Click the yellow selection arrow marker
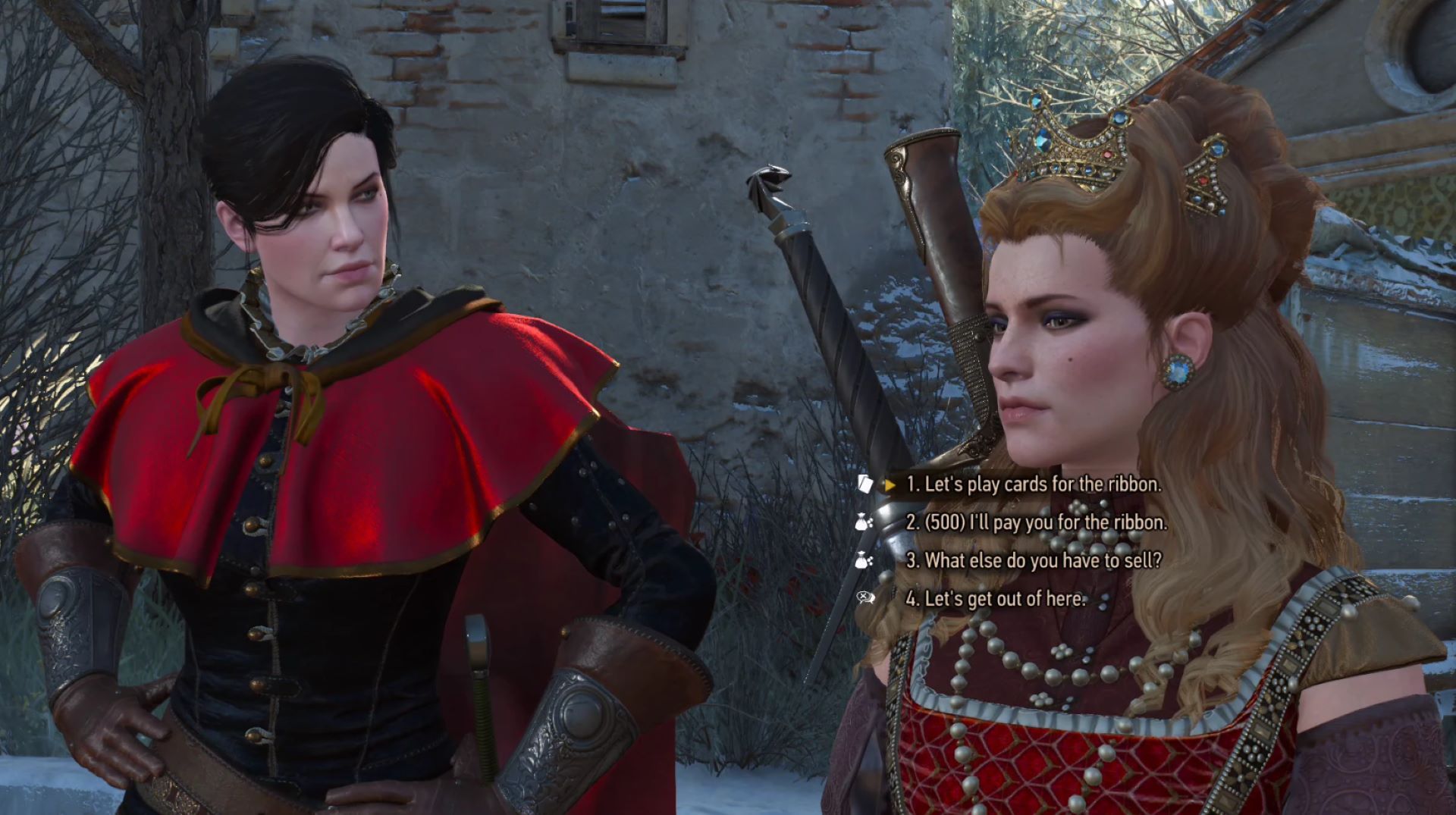Screen dimensions: 1456x815 click(890, 486)
